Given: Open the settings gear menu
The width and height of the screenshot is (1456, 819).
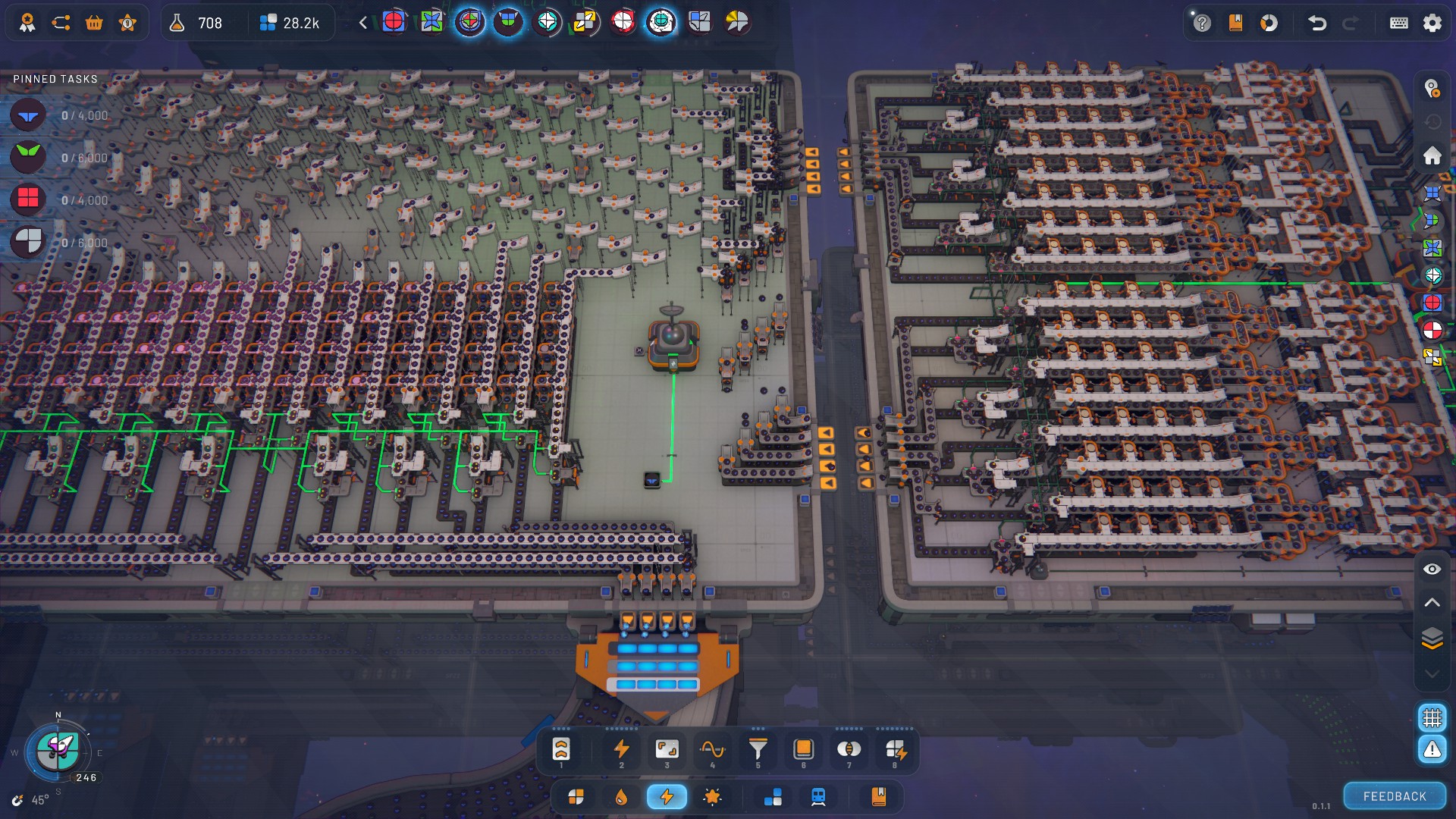Looking at the screenshot, I should click(x=1432, y=23).
